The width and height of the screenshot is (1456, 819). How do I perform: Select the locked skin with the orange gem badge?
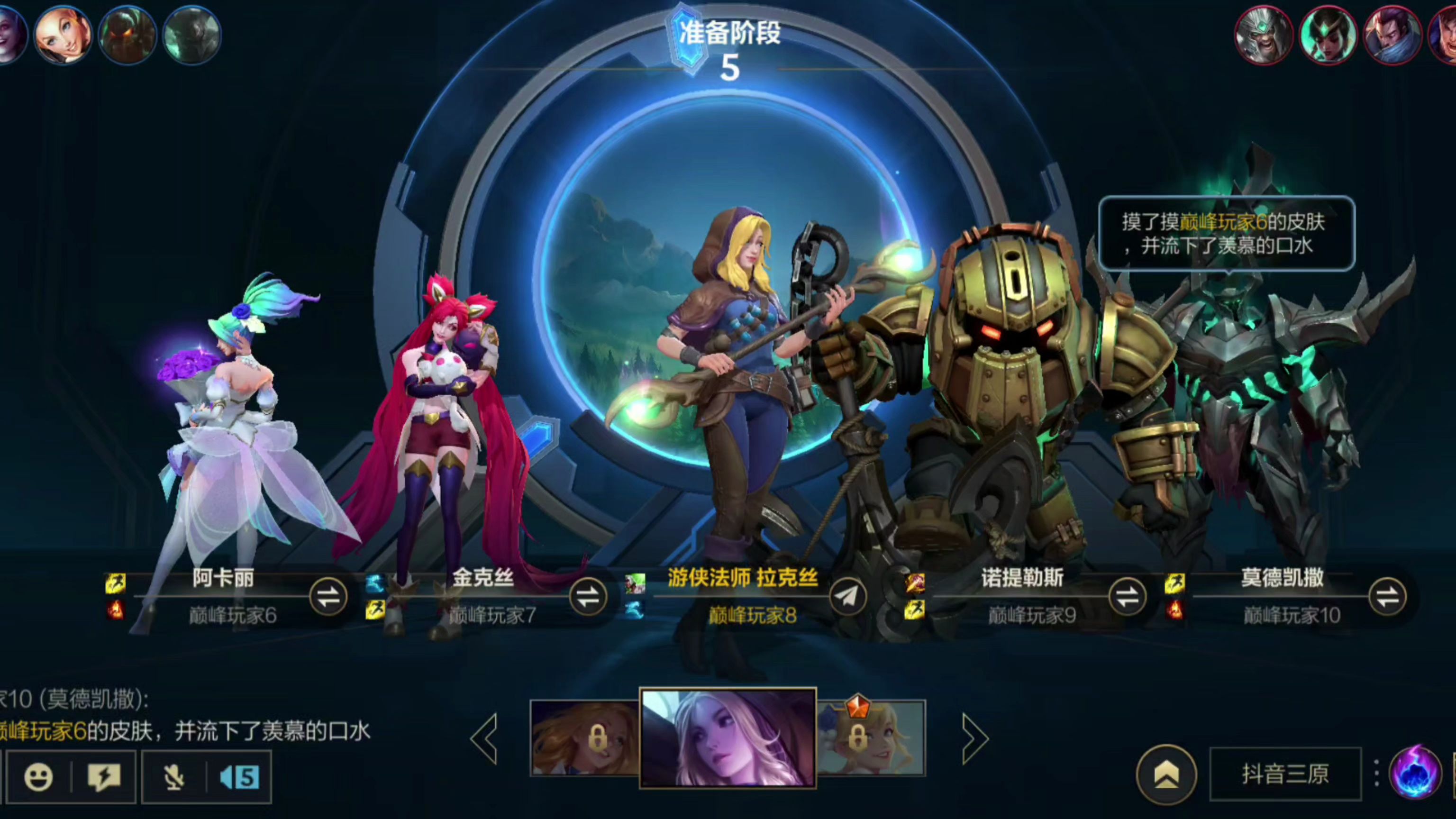pyautogui.click(x=872, y=738)
